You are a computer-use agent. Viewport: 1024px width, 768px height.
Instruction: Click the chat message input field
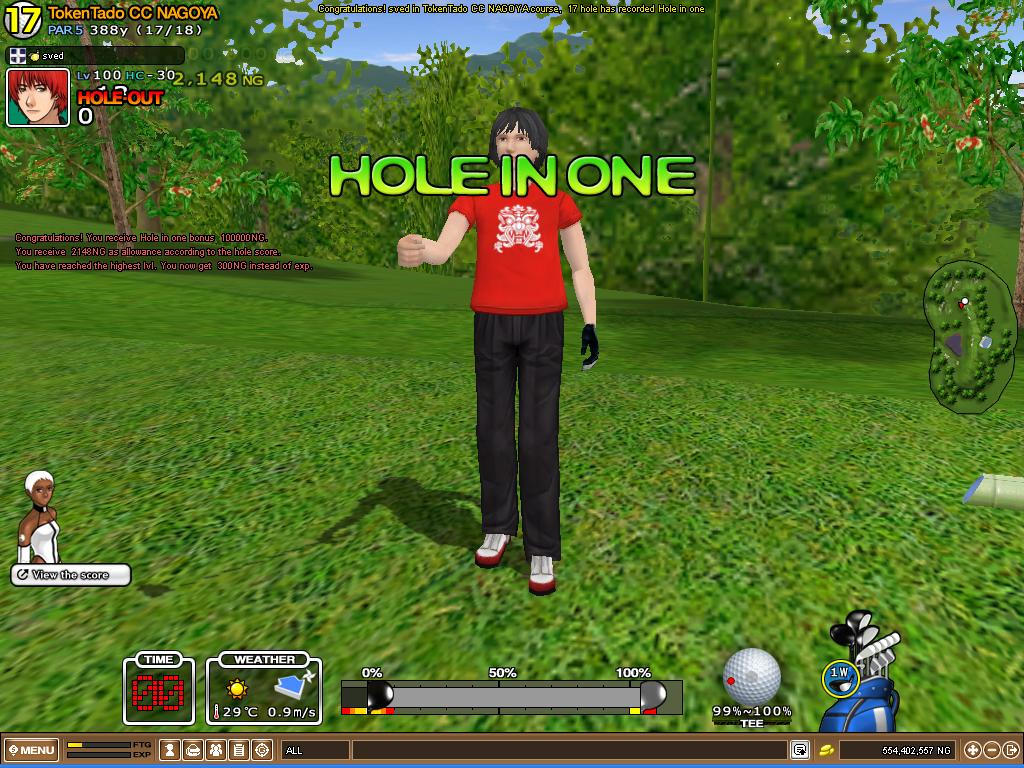point(570,750)
